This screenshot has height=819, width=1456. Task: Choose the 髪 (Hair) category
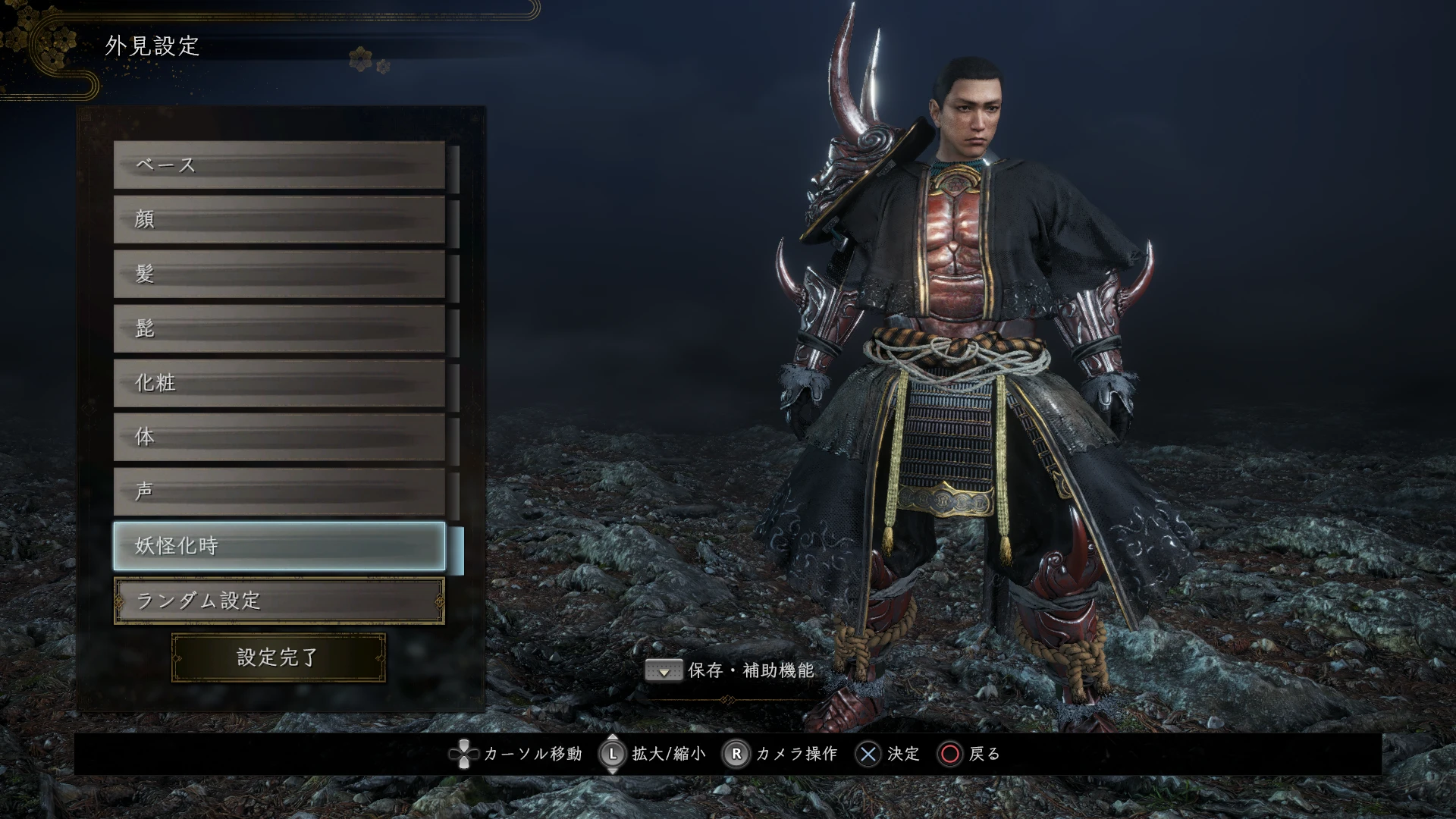[x=279, y=274]
